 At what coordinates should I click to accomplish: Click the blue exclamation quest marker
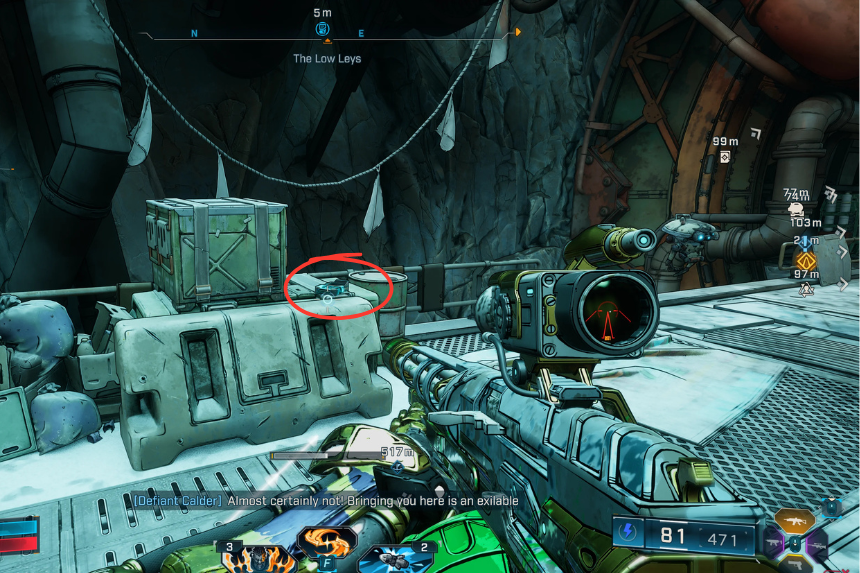(806, 241)
